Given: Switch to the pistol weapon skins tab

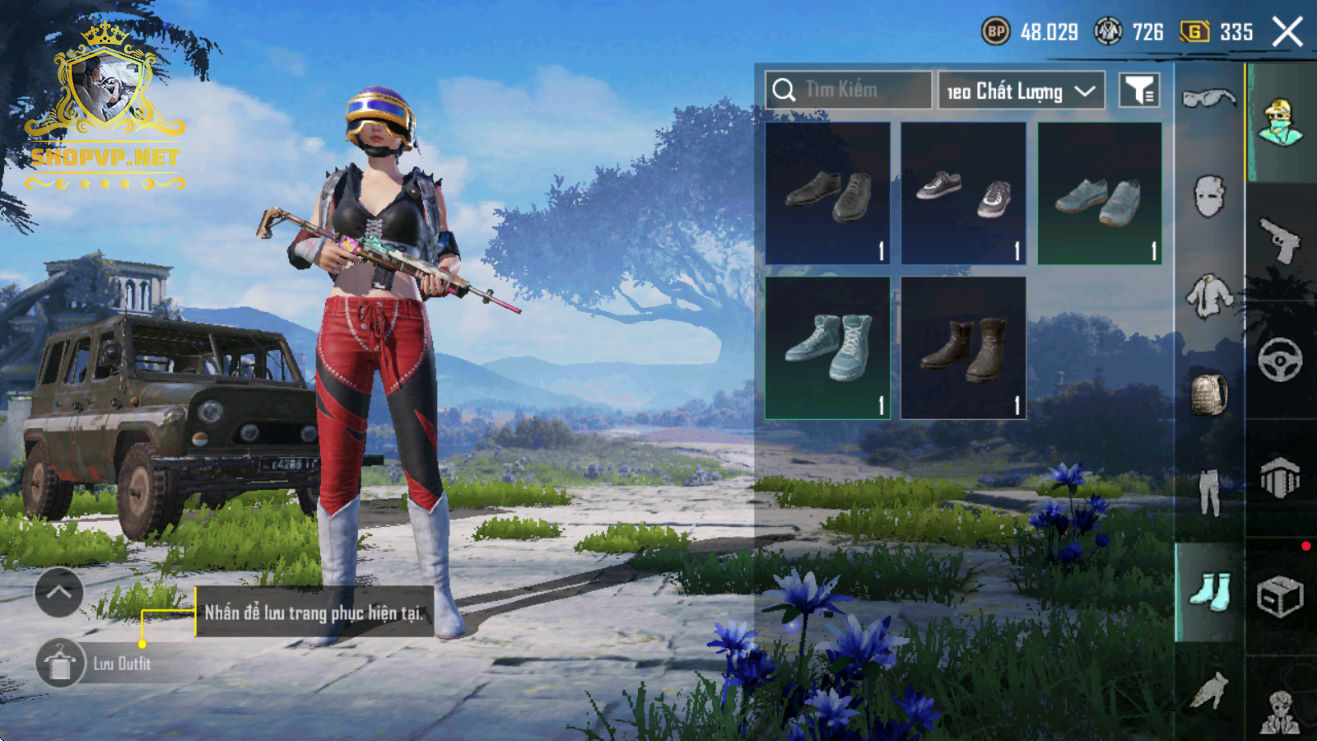Looking at the screenshot, I should 1281,240.
